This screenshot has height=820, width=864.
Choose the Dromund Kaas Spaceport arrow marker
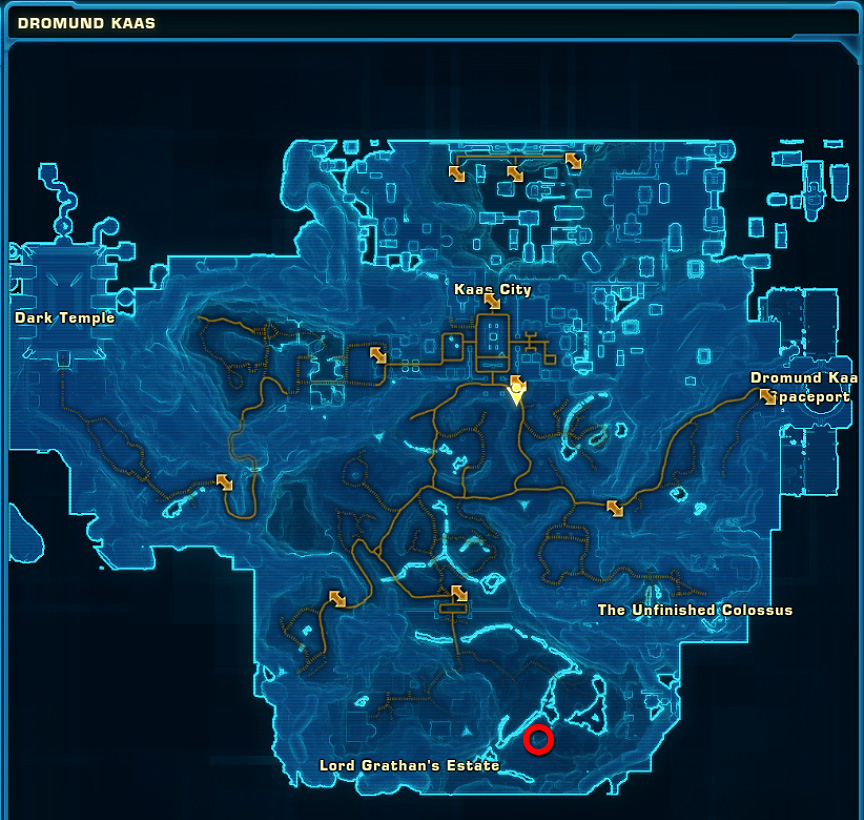pos(768,397)
